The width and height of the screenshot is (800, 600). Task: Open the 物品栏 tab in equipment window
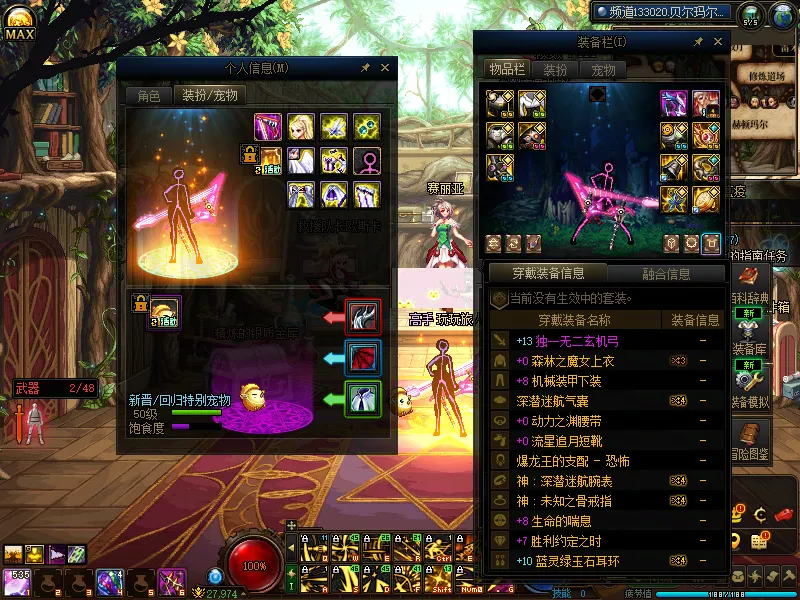507,70
